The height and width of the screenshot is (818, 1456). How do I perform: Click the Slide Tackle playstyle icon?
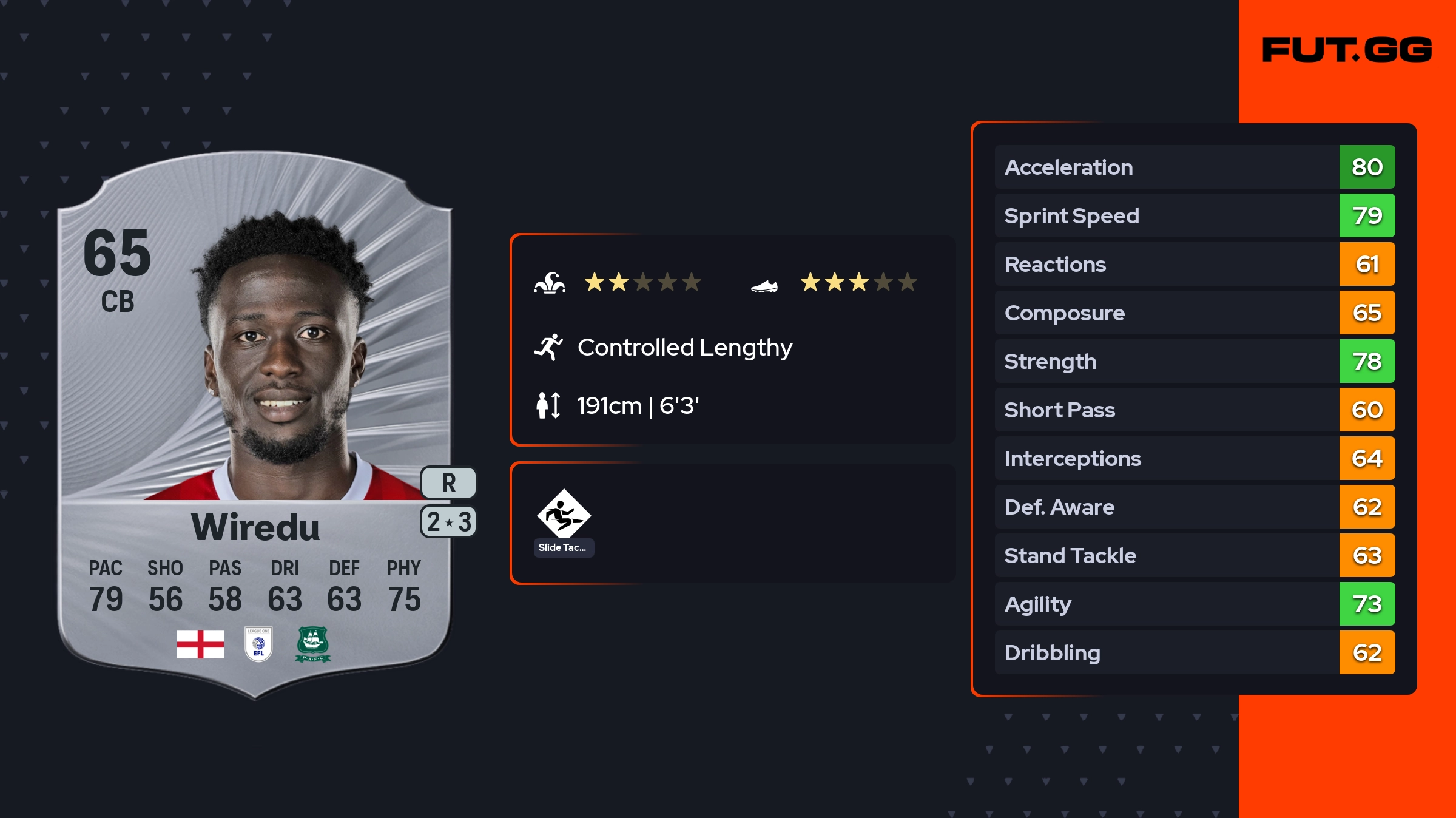click(x=564, y=515)
